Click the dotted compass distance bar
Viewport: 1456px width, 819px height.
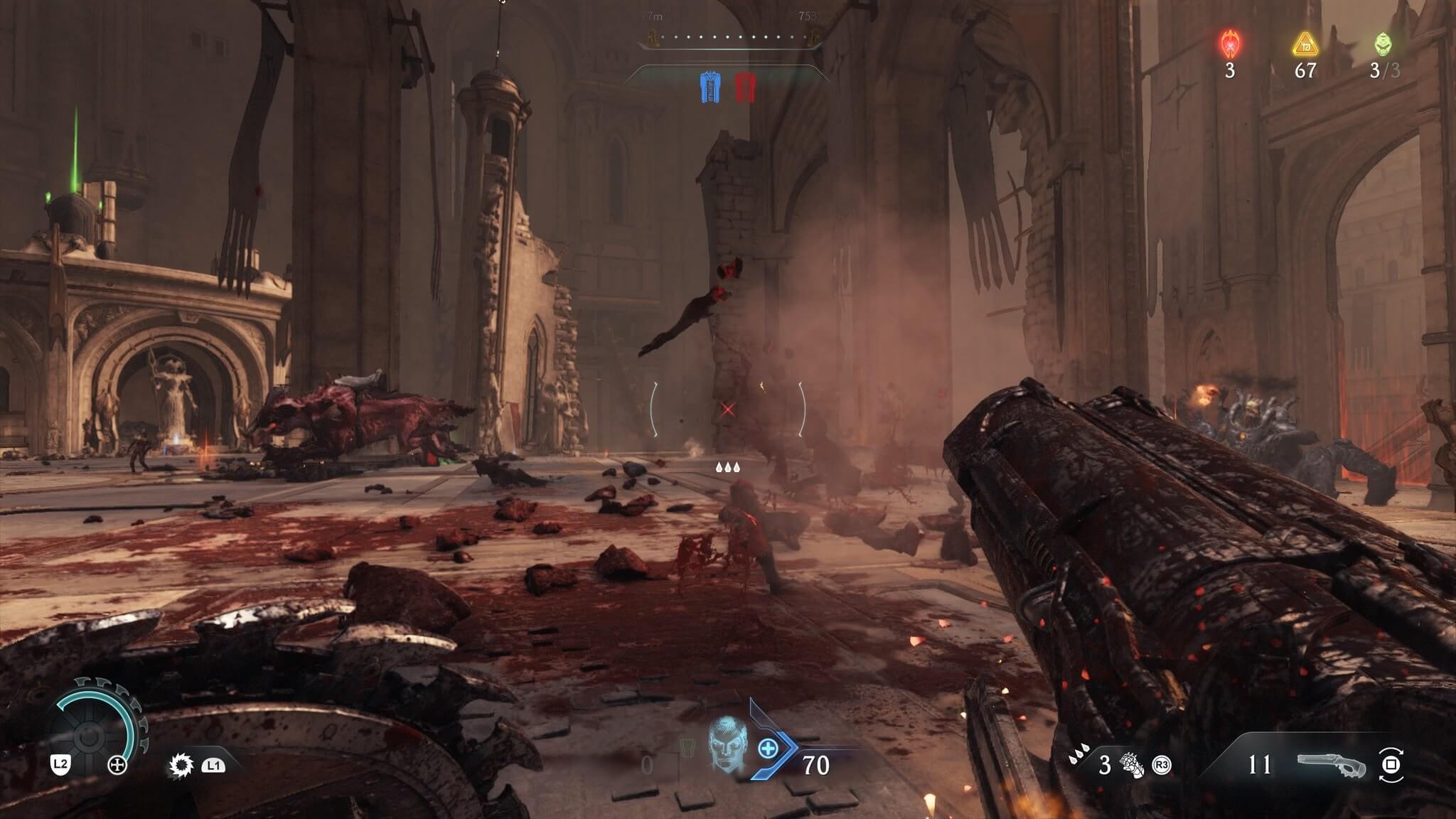pyautogui.click(x=729, y=37)
